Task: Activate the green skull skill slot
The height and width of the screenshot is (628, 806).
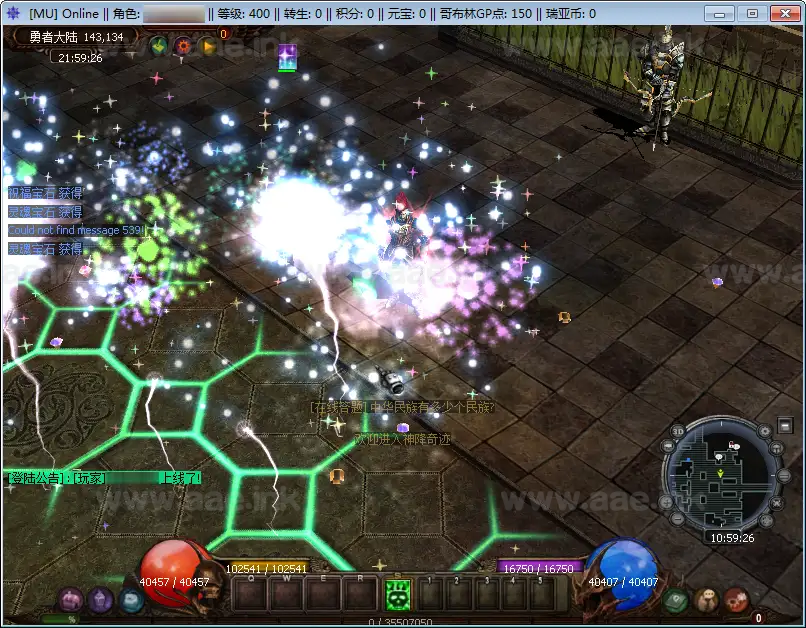Action: [x=398, y=594]
